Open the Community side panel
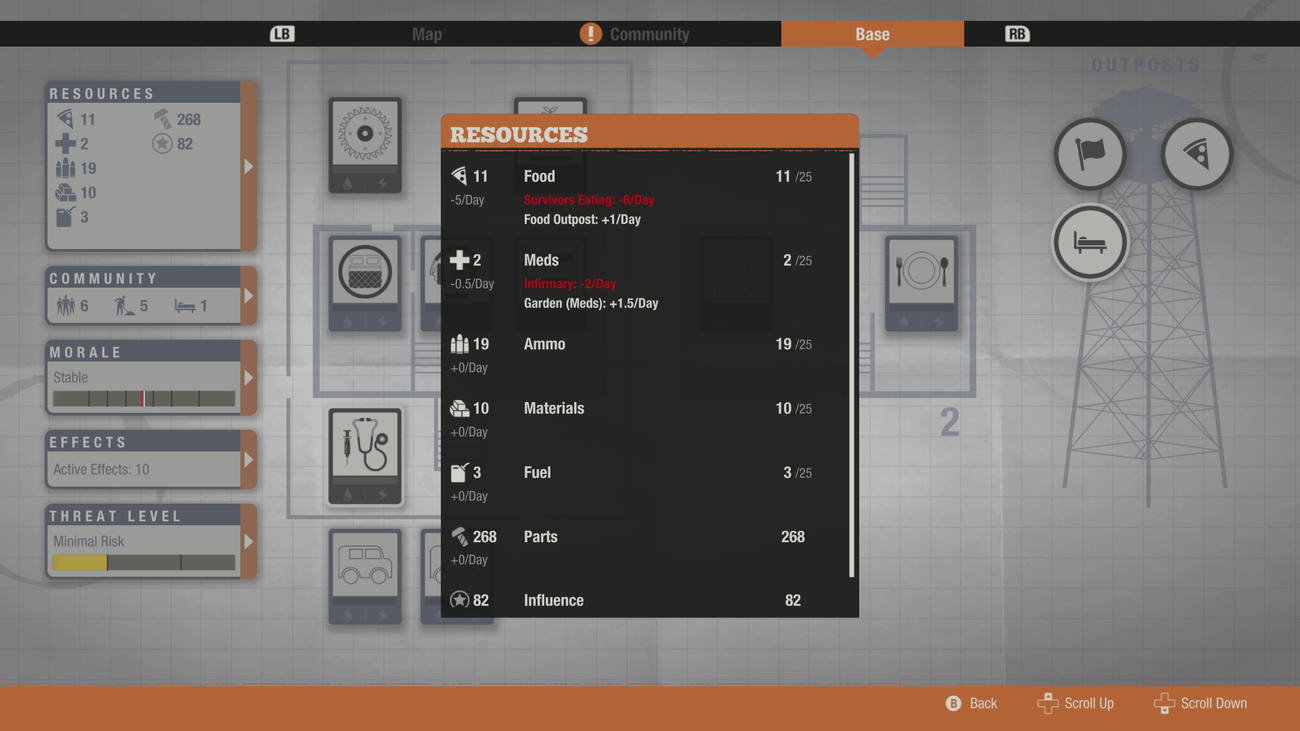The image size is (1300, 731). click(x=150, y=296)
